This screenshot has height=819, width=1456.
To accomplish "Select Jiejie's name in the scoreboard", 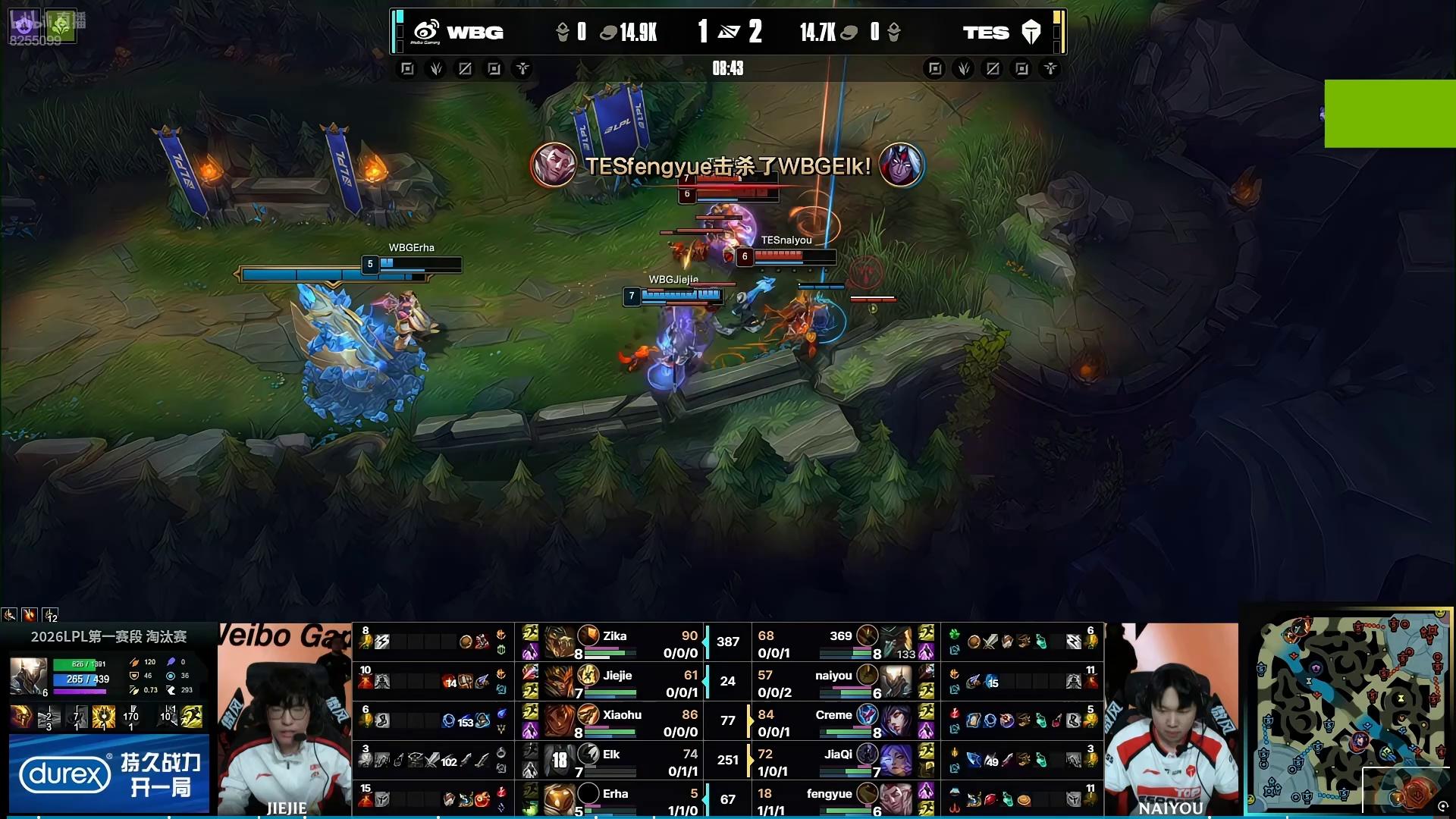I will (x=618, y=676).
